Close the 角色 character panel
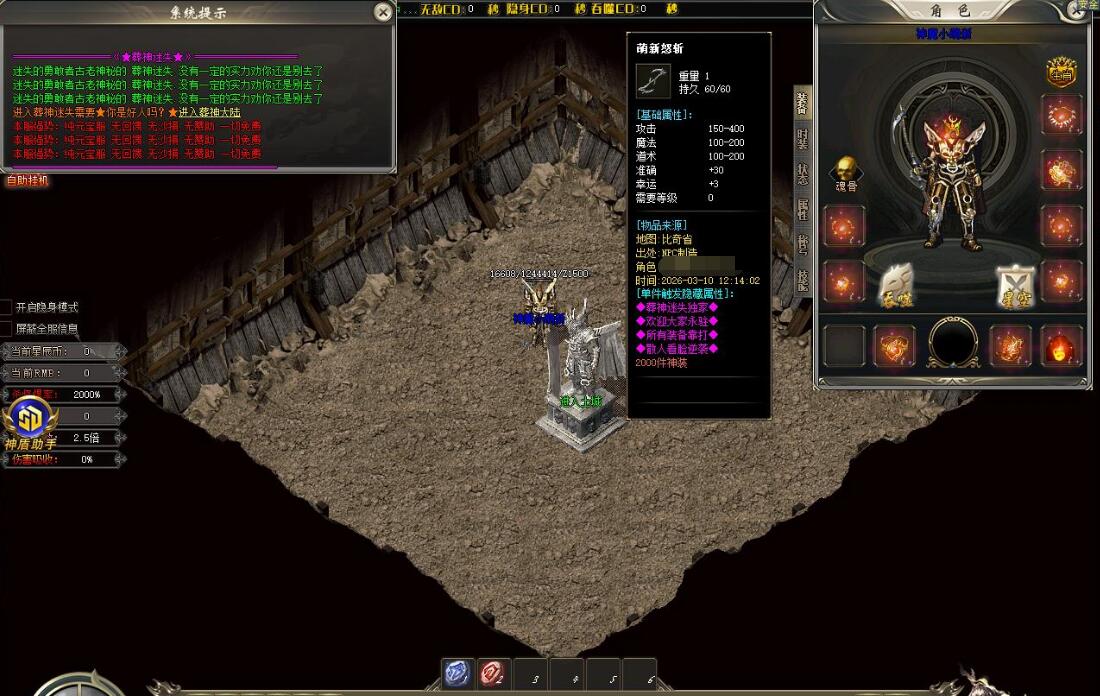 (1081, 10)
